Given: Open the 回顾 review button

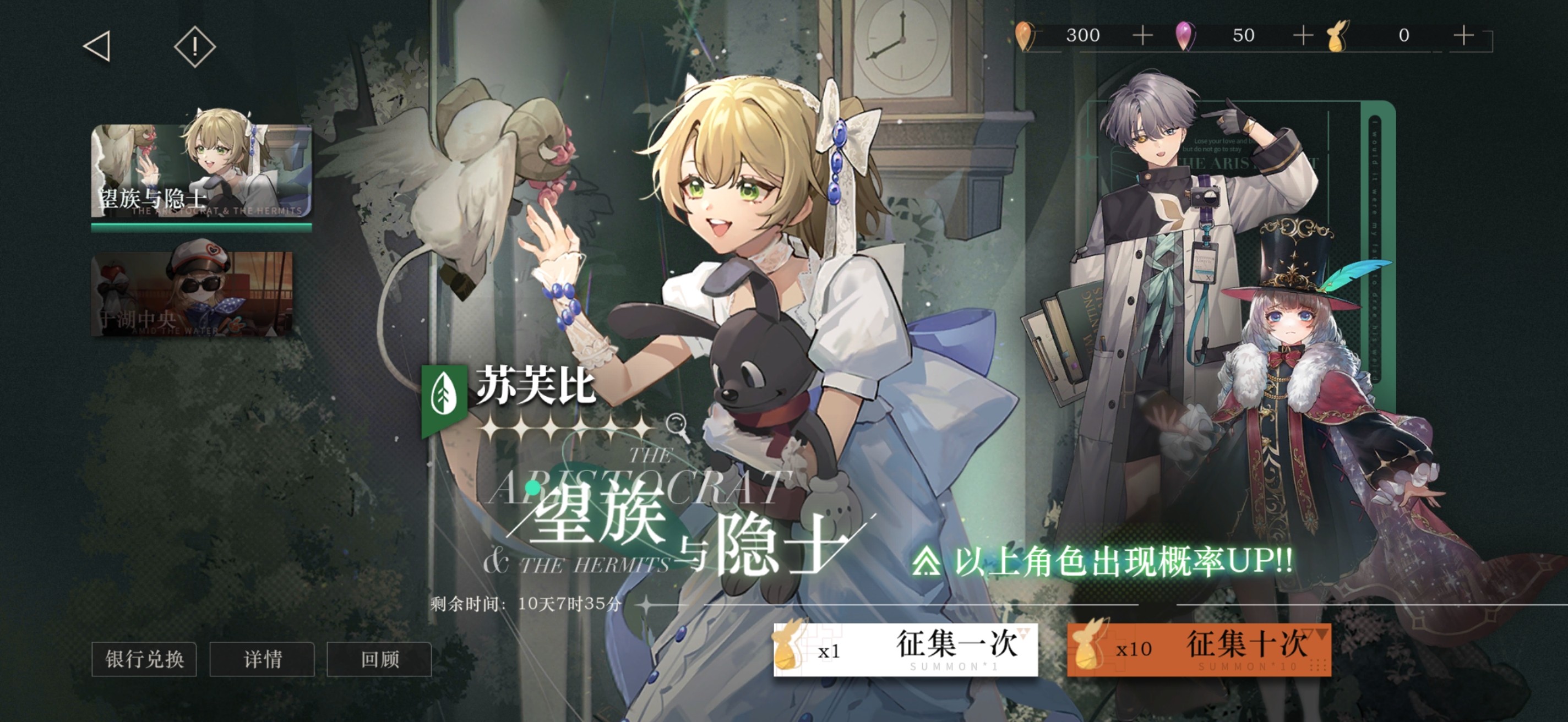Looking at the screenshot, I should (x=379, y=659).
